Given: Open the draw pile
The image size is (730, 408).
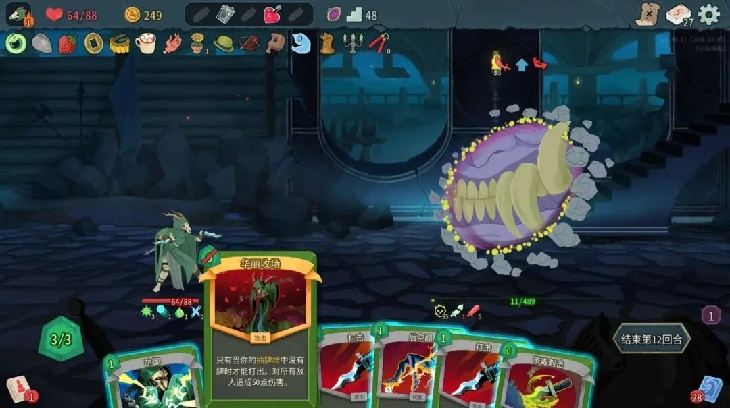Looking at the screenshot, I should [x=16, y=388].
